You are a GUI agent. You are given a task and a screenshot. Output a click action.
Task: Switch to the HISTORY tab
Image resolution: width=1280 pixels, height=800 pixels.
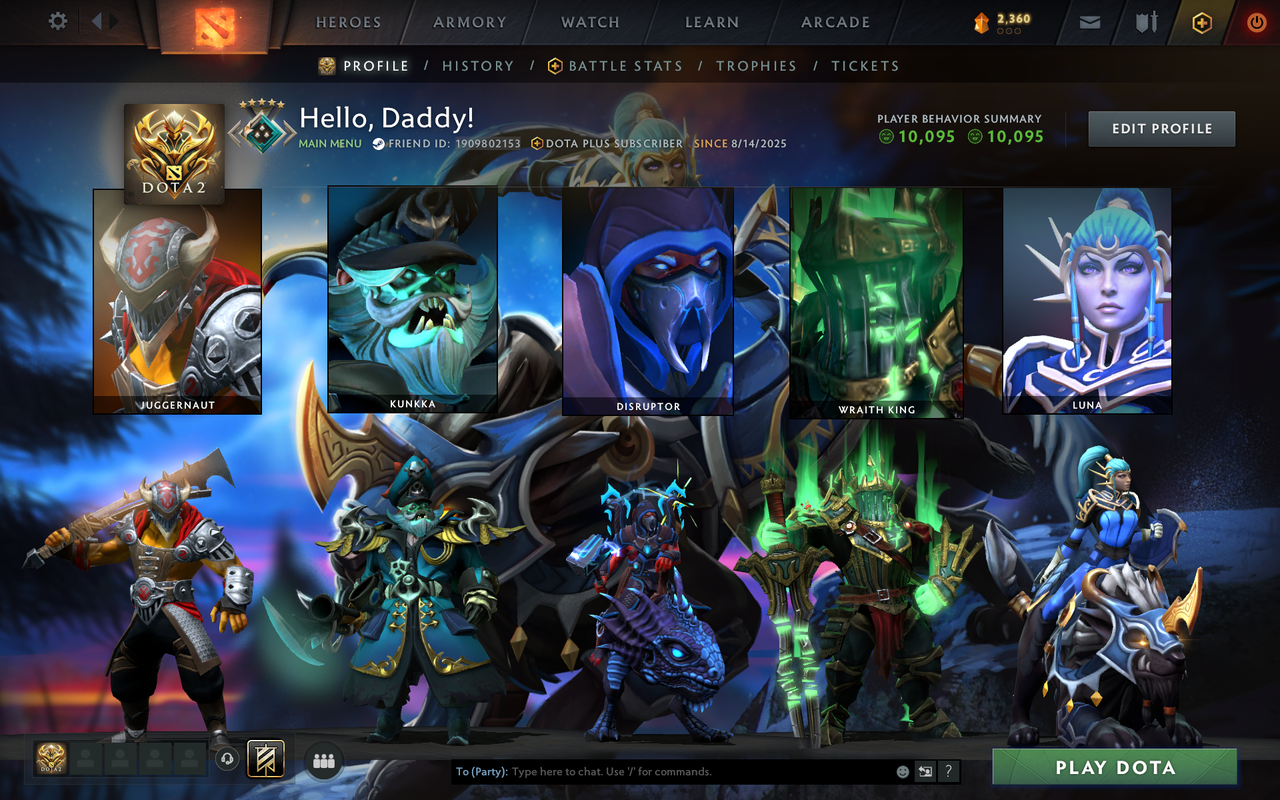(x=478, y=66)
